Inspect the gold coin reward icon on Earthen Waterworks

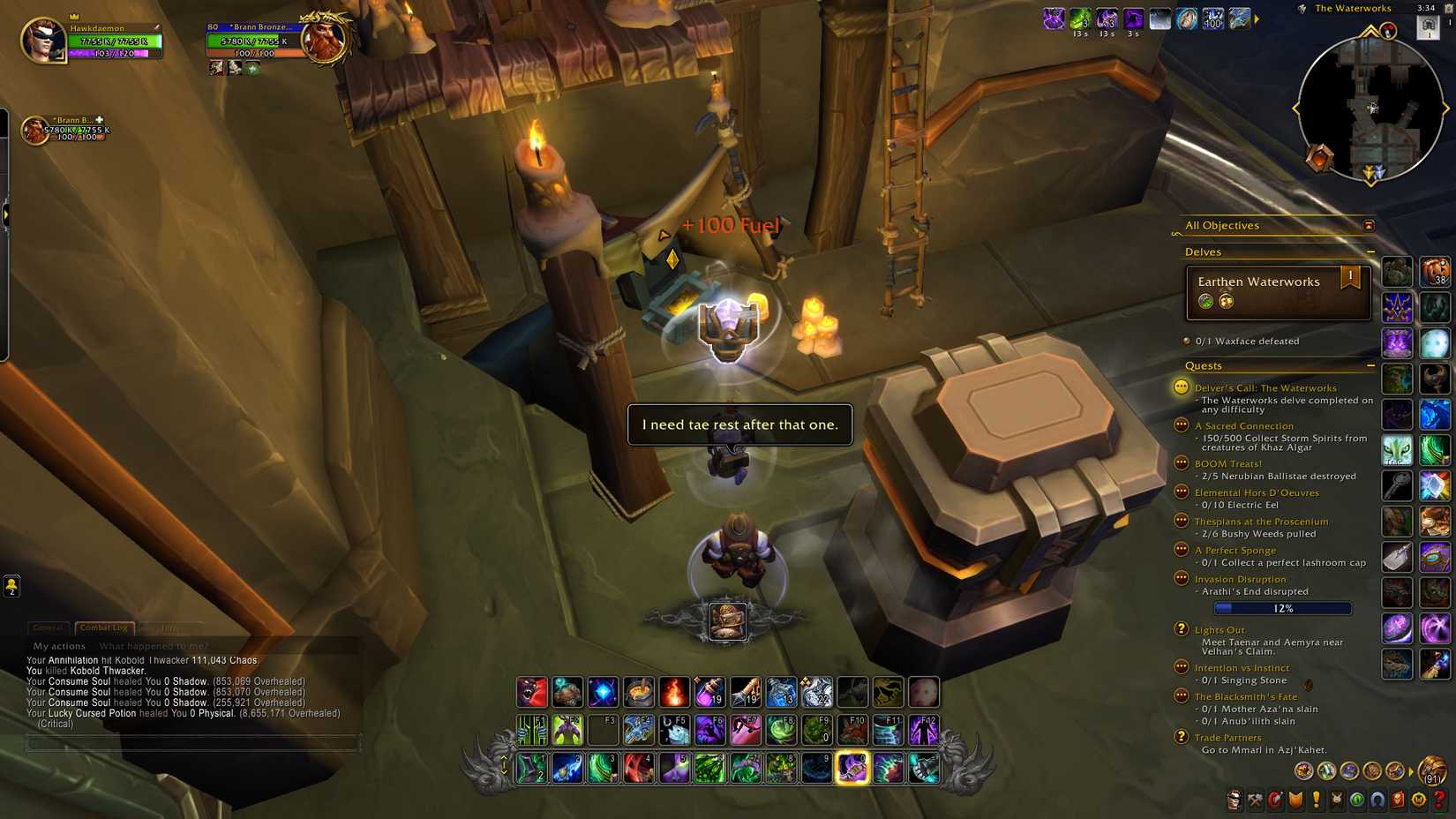click(x=1227, y=300)
